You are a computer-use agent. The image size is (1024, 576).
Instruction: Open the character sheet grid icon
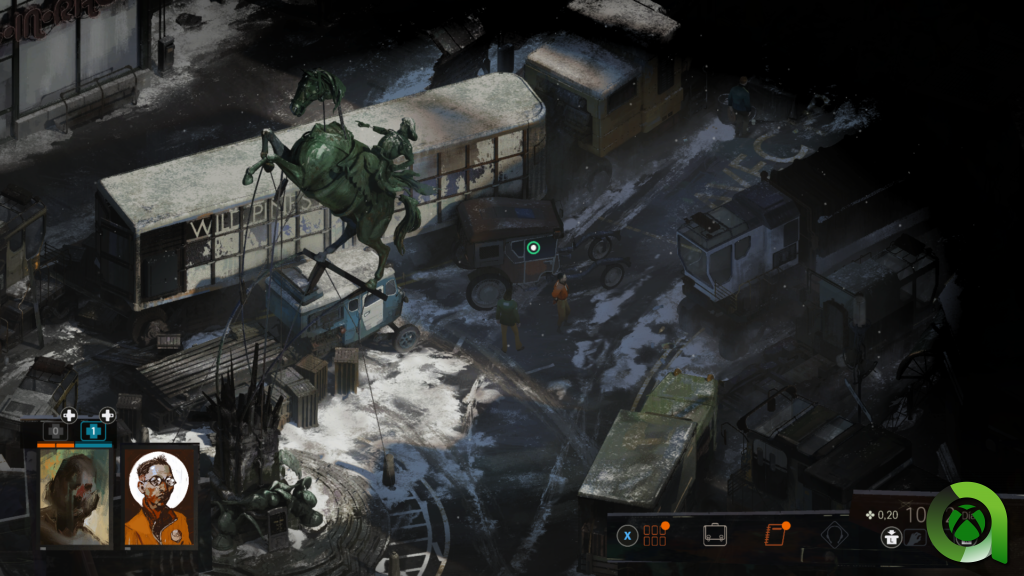click(655, 535)
